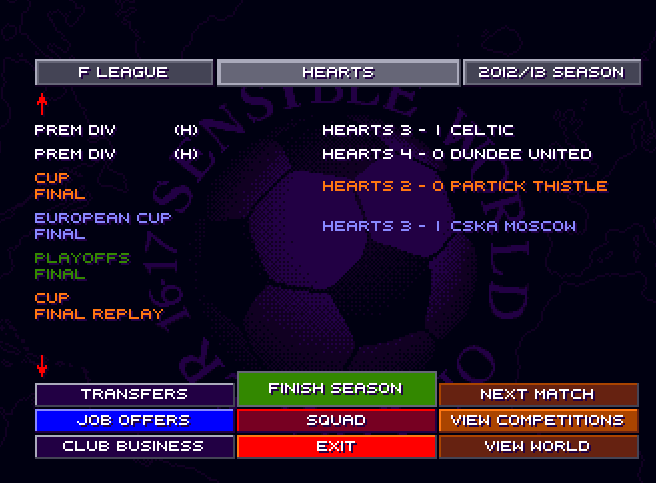Select the Hearts team header
656x483 pixels.
[338, 72]
